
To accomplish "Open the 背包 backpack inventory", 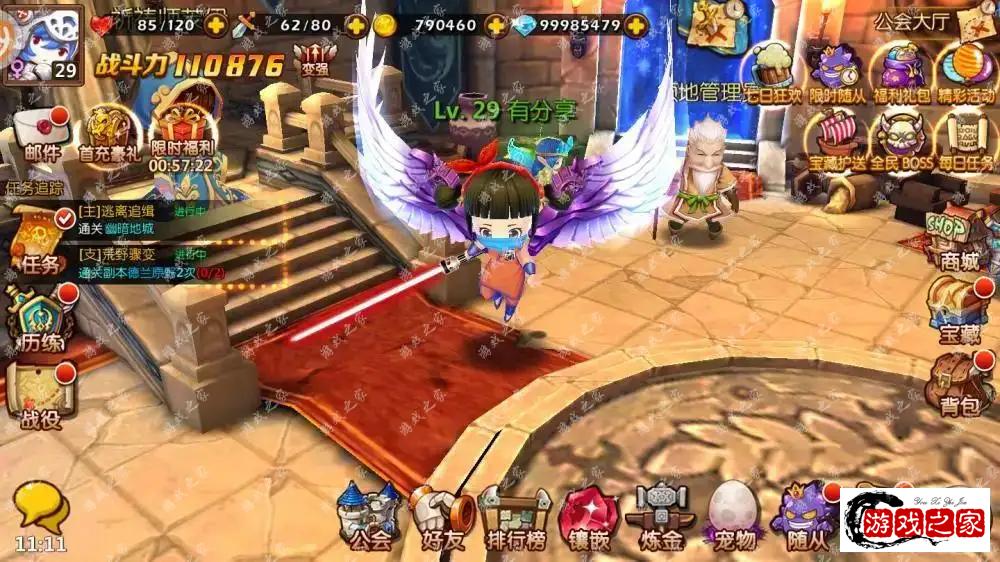I will [x=957, y=383].
